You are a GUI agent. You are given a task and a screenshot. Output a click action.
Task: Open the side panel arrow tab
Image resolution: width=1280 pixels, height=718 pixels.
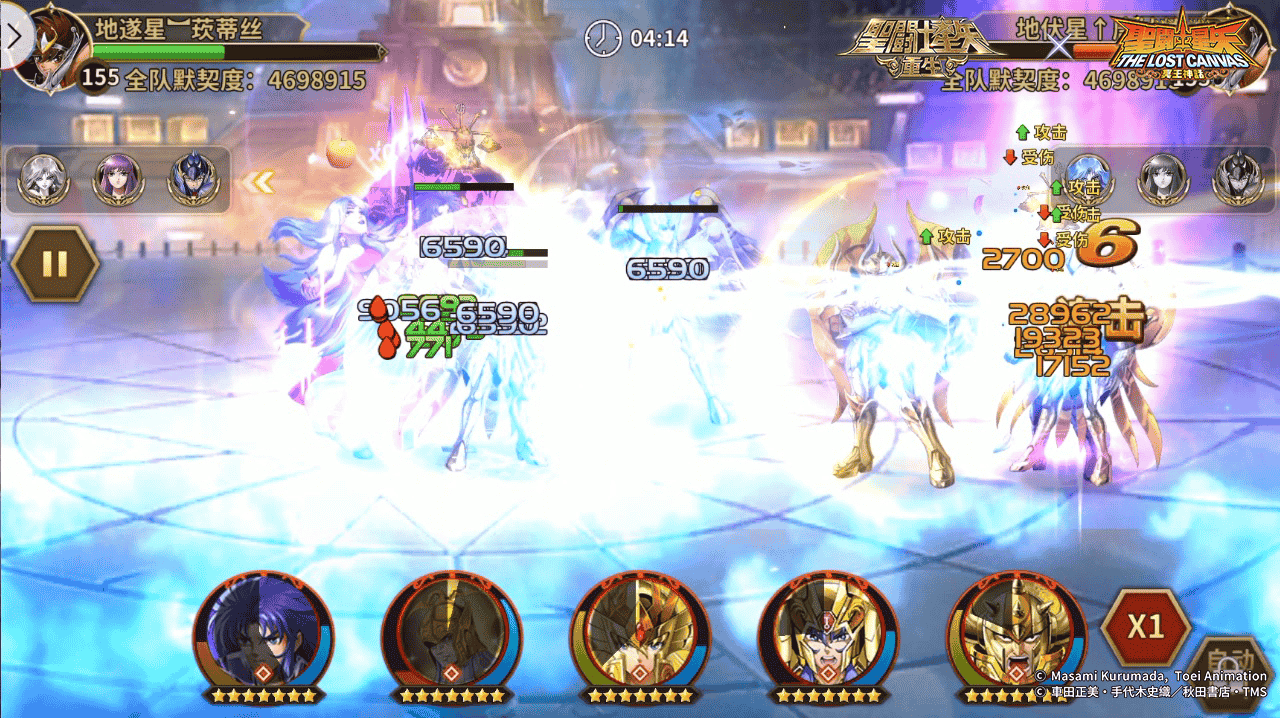click(x=14, y=36)
